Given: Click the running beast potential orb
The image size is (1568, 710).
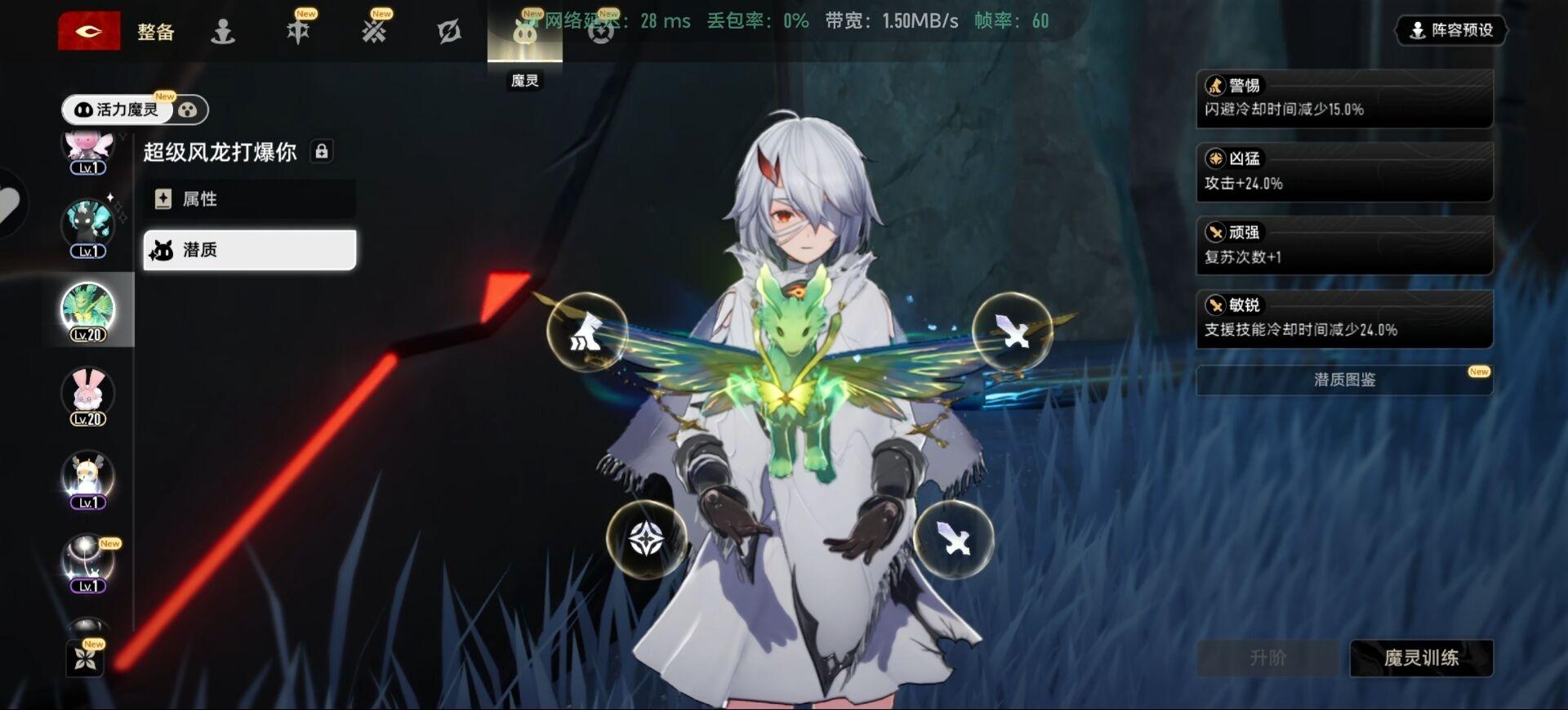Looking at the screenshot, I should coord(586,332).
